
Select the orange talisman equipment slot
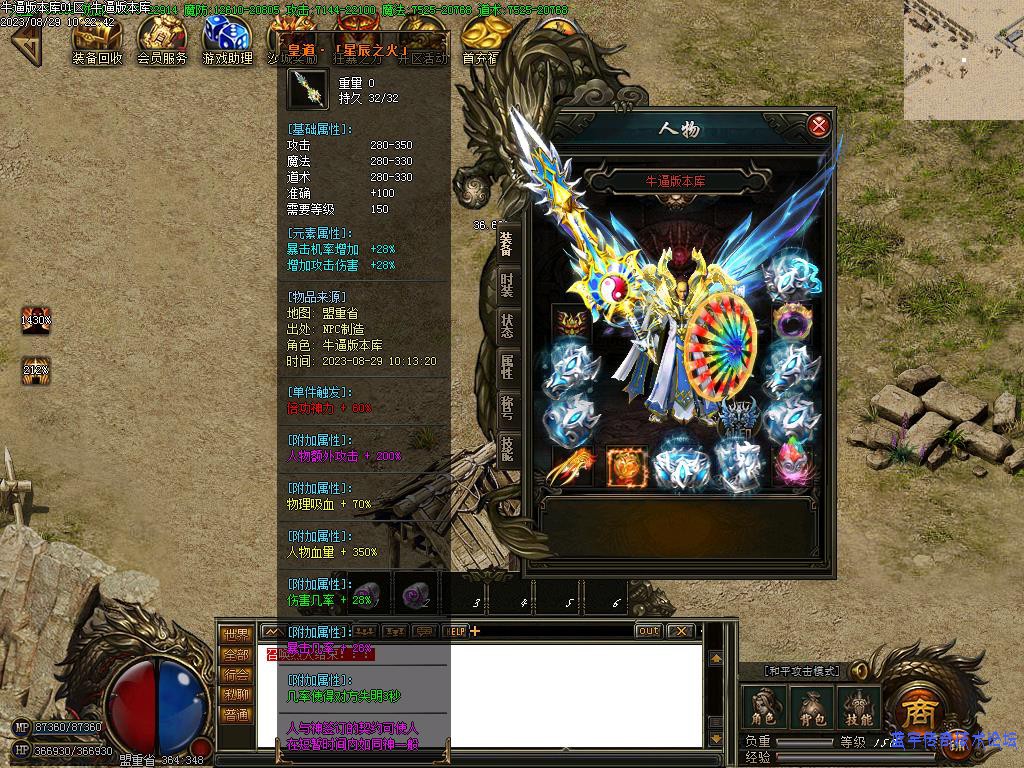click(625, 466)
